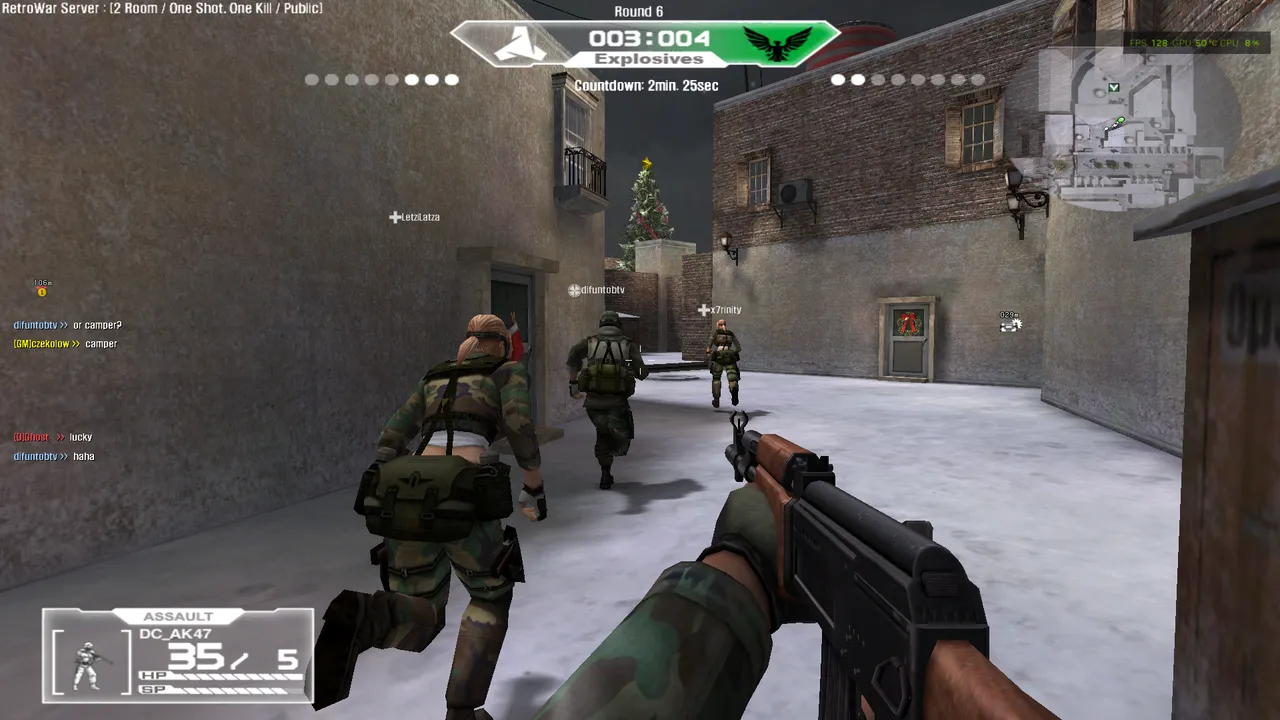Viewport: 1280px width, 720px height.
Task: Click the difuntobtv teammate marker
Action: pos(596,290)
